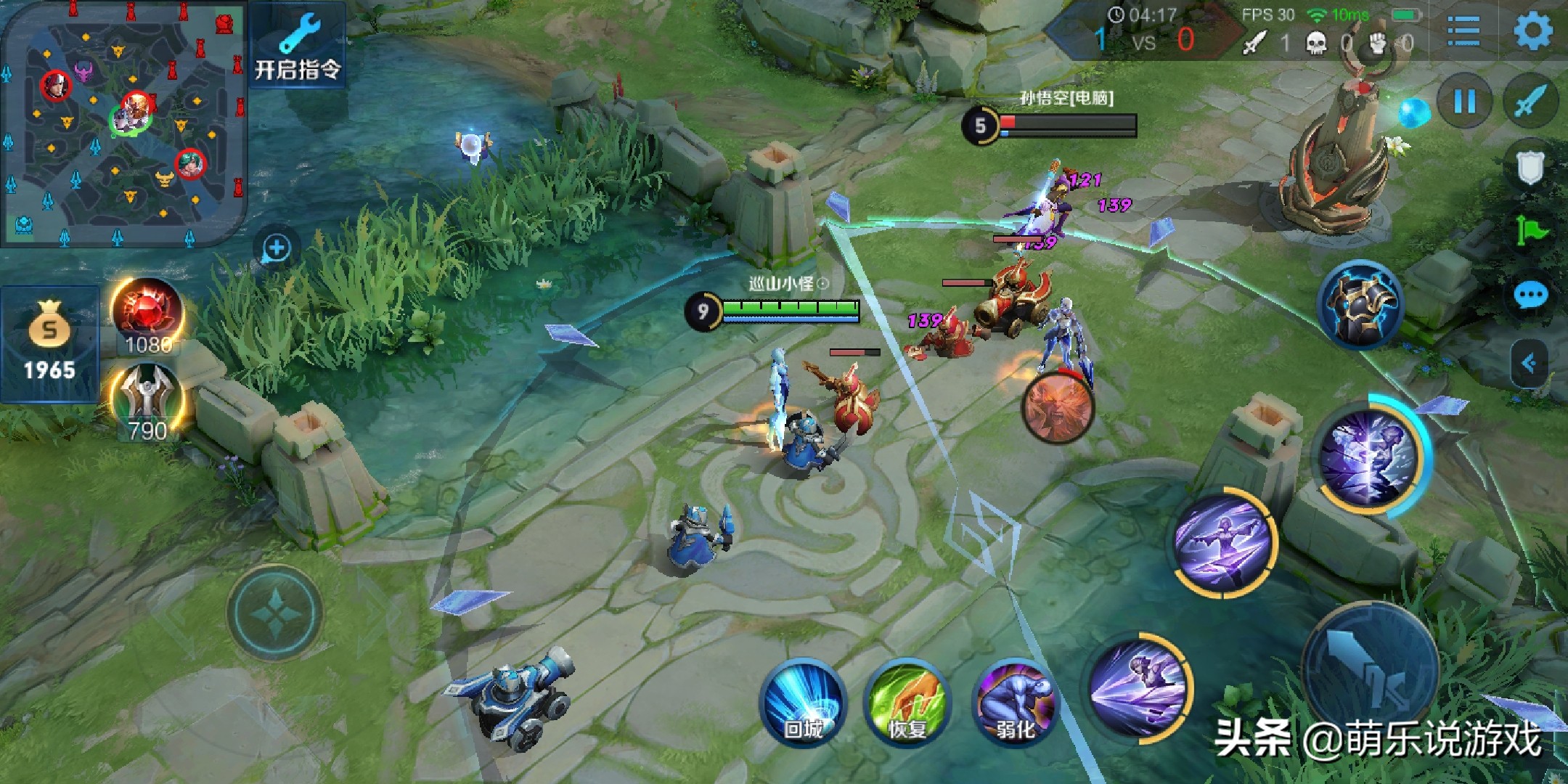Send the green flag signal
The height and width of the screenshot is (784, 1568).
point(1531,231)
